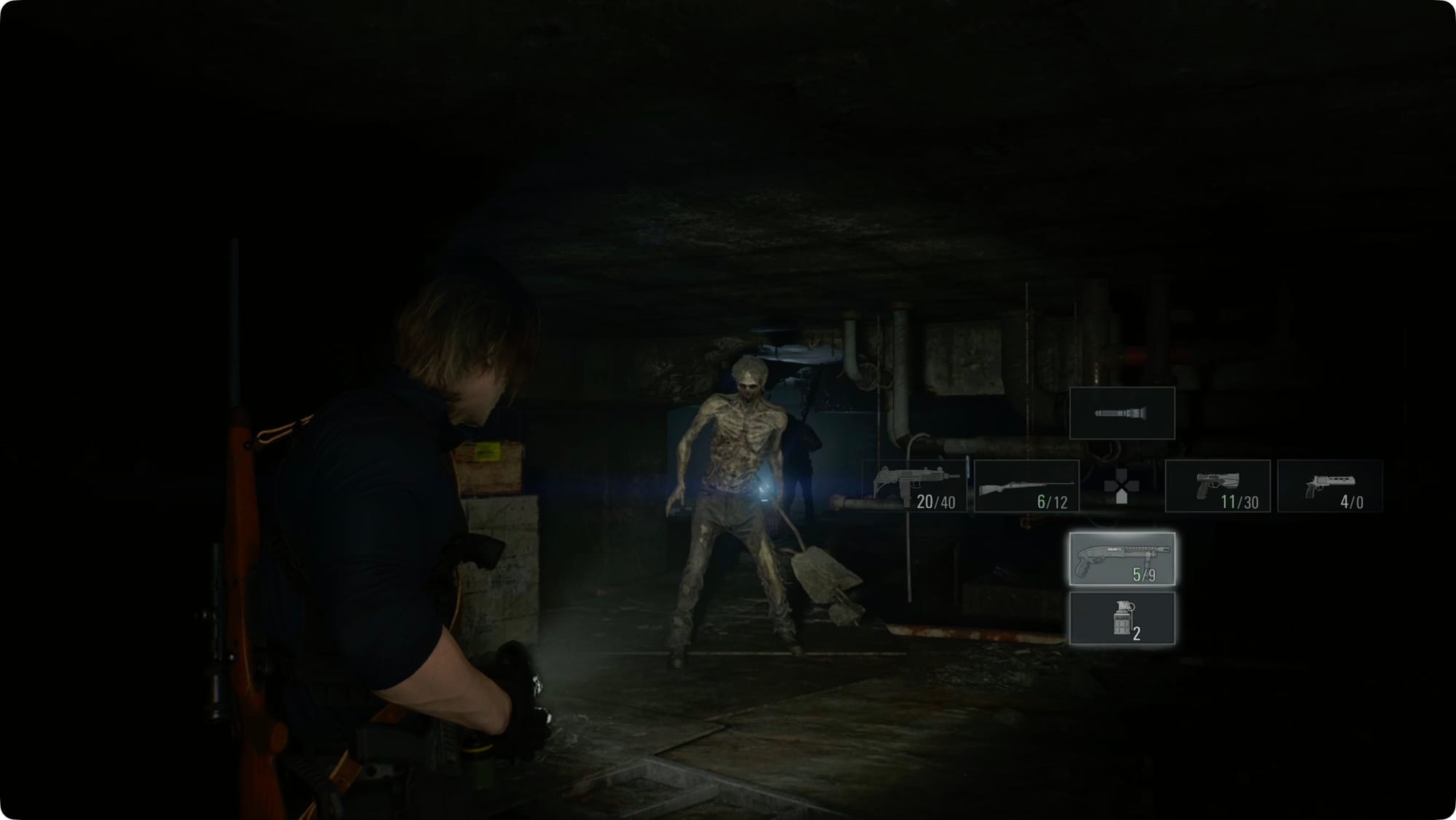The image size is (1456, 820).
Task: Equip the revolver with 4/0 ammo
Action: click(1330, 486)
